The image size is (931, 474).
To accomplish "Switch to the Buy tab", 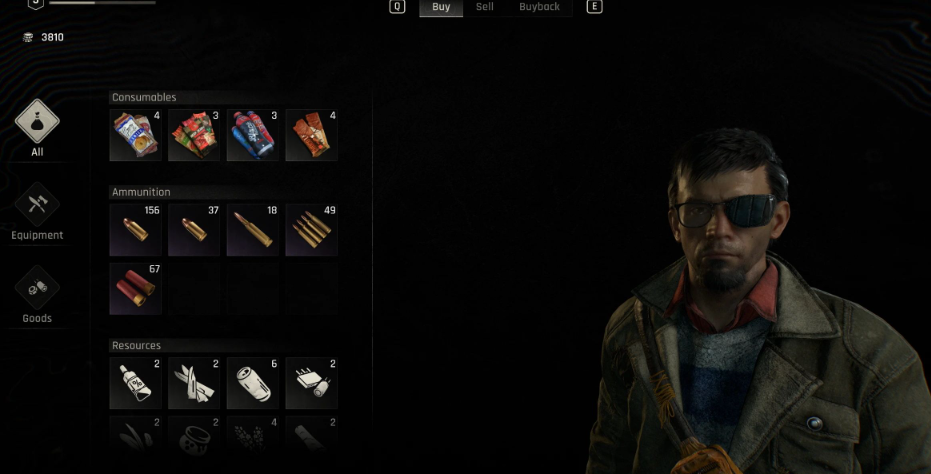I will [x=441, y=7].
